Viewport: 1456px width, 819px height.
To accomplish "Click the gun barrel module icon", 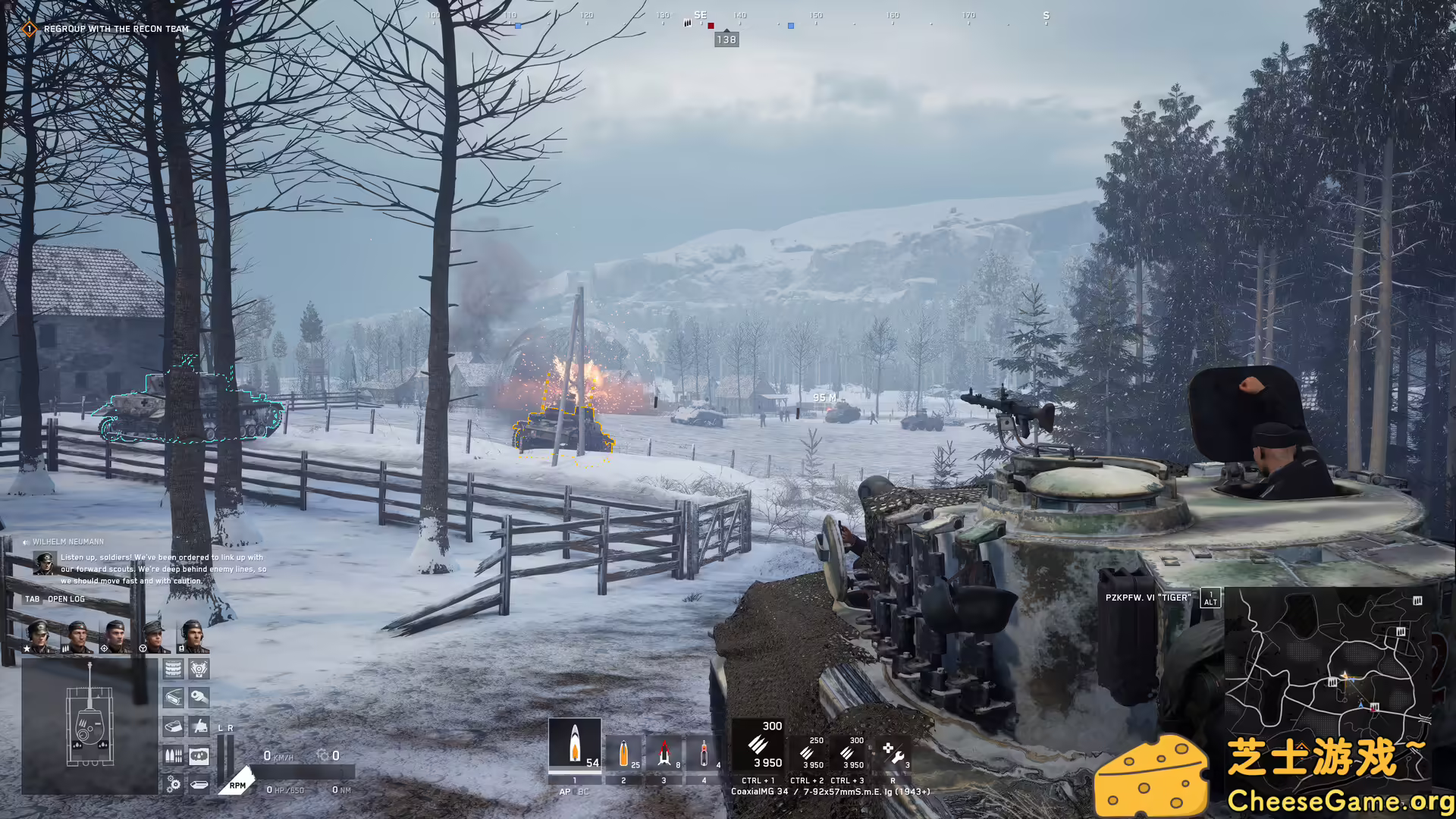I will coord(199,698).
